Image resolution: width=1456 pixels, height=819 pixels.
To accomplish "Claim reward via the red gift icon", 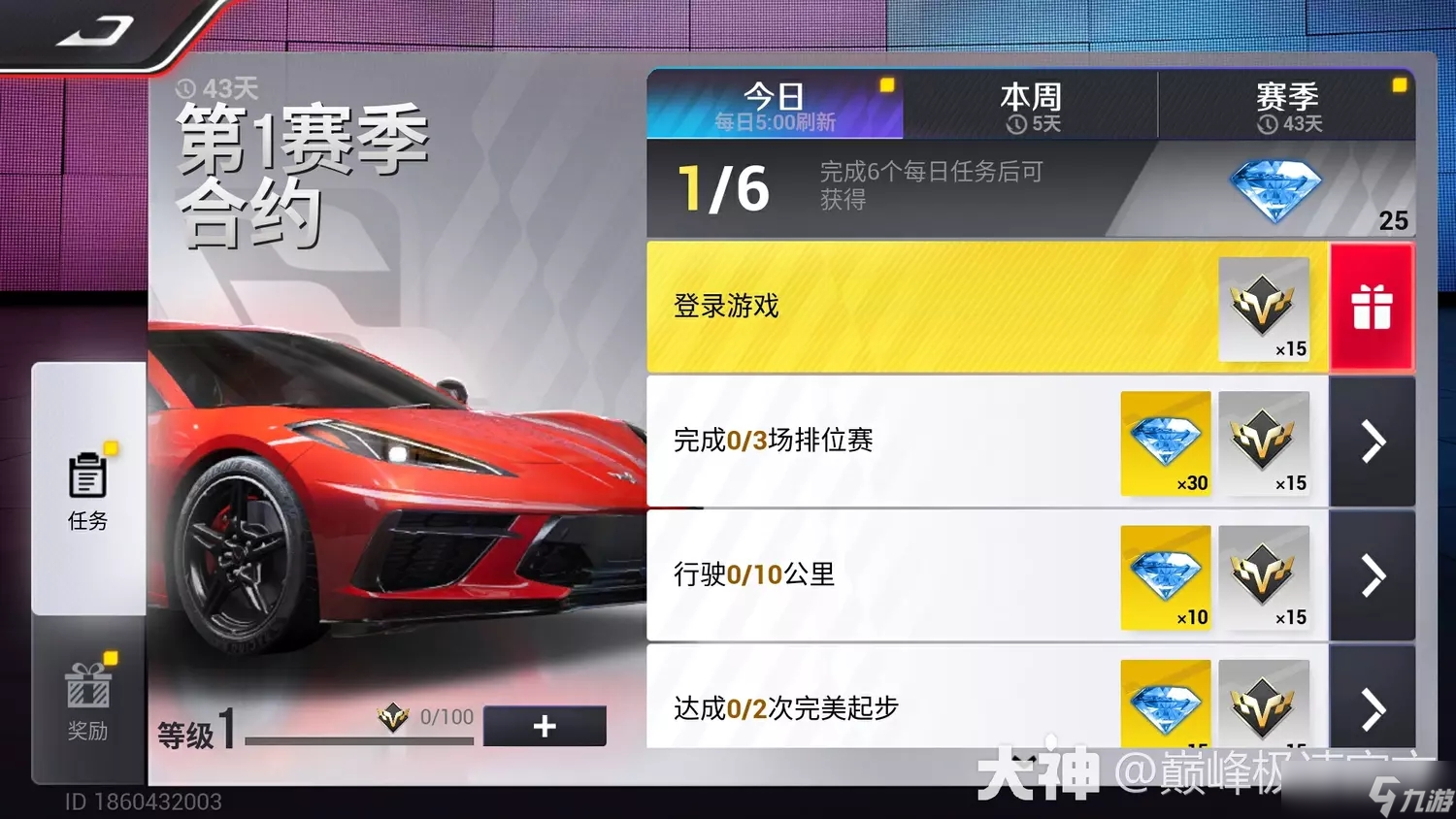I will click(1372, 306).
